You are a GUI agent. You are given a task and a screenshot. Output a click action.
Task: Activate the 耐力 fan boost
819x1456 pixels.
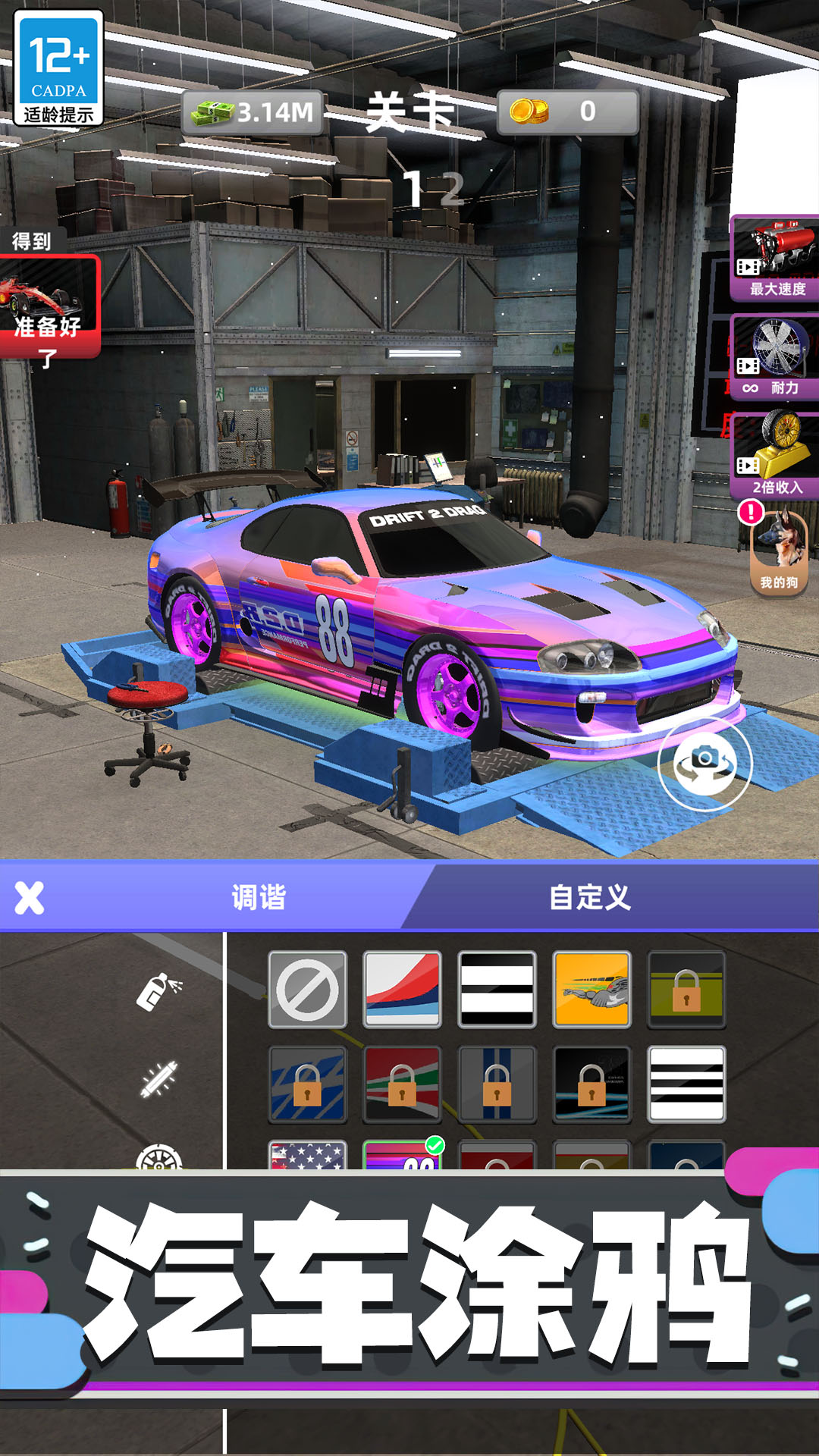[775, 358]
